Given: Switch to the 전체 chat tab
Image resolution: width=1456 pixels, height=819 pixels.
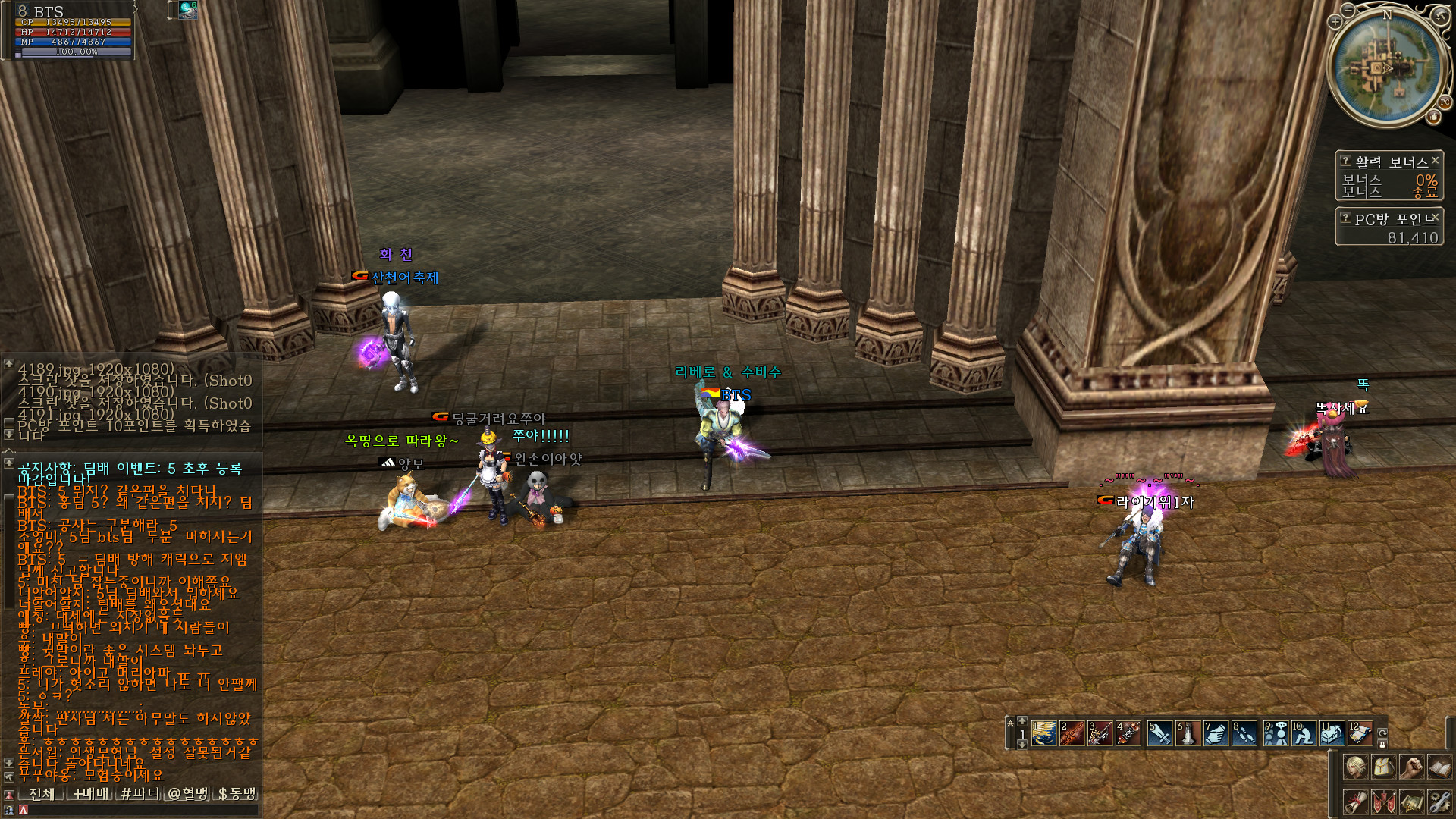Looking at the screenshot, I should coord(42,794).
